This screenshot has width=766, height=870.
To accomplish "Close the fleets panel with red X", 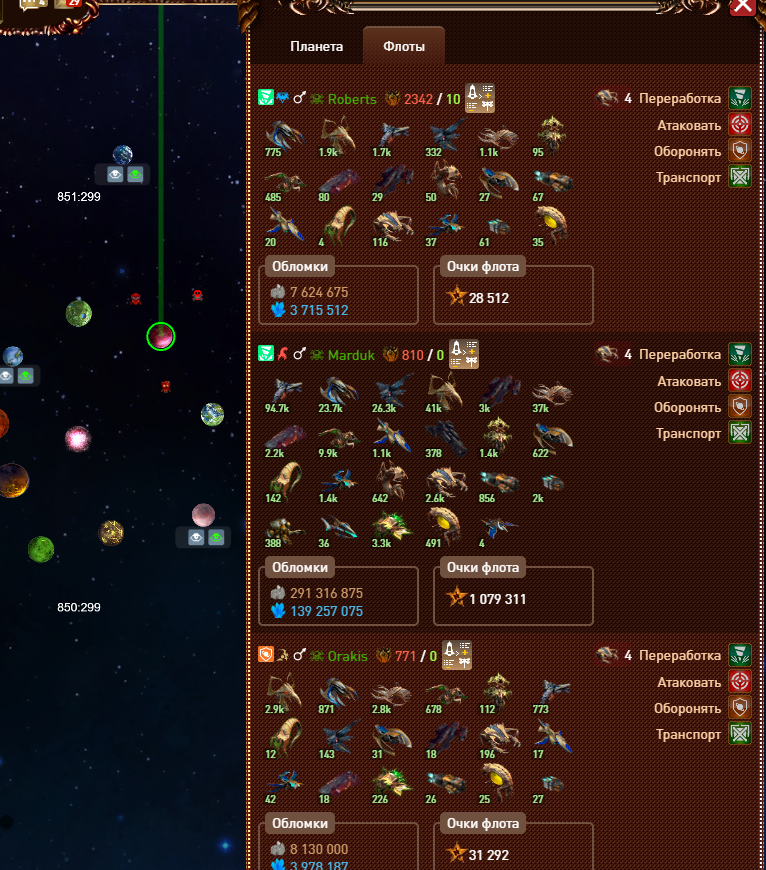I will coord(743,6).
